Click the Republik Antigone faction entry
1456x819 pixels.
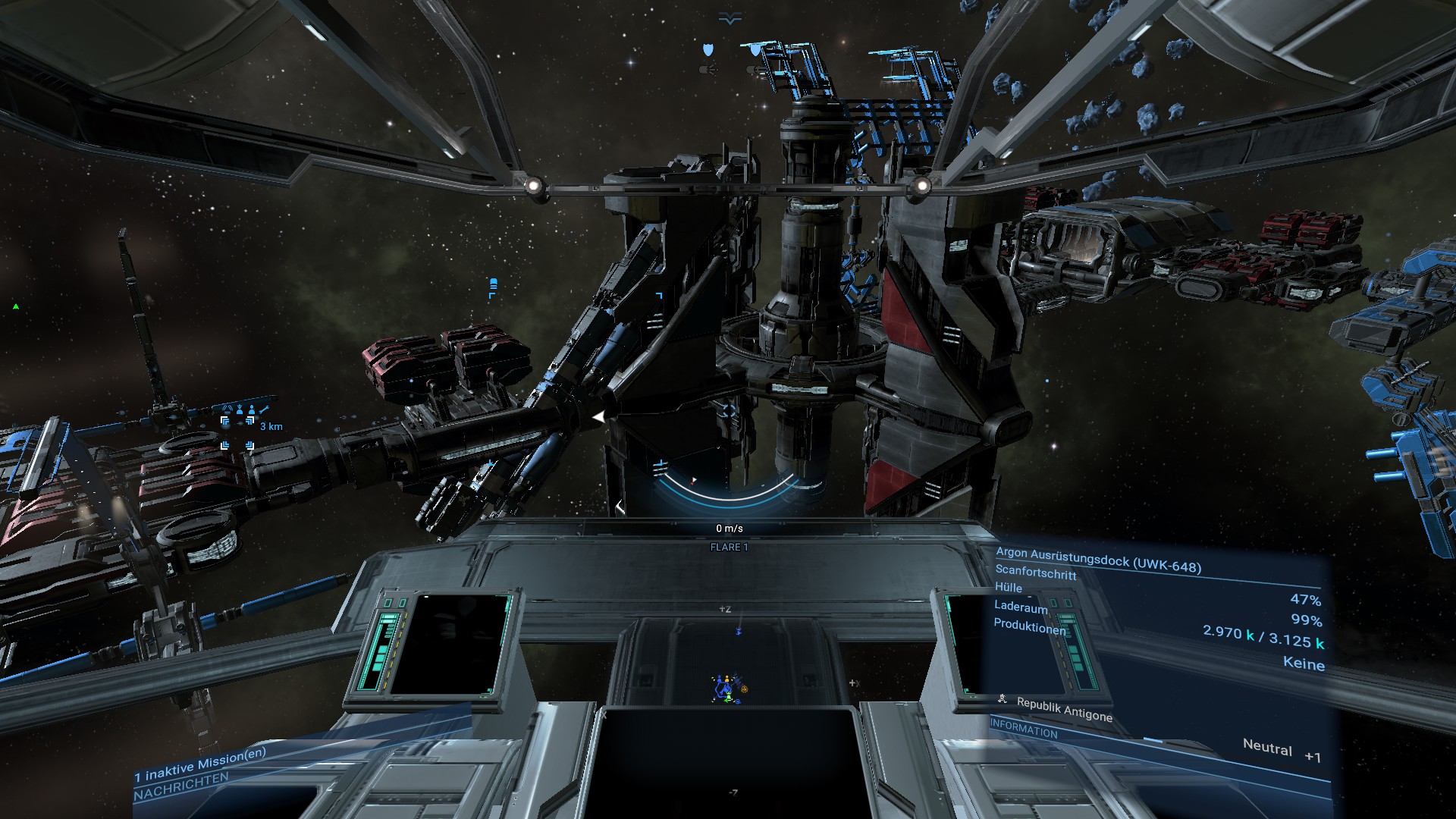[x=1064, y=709]
